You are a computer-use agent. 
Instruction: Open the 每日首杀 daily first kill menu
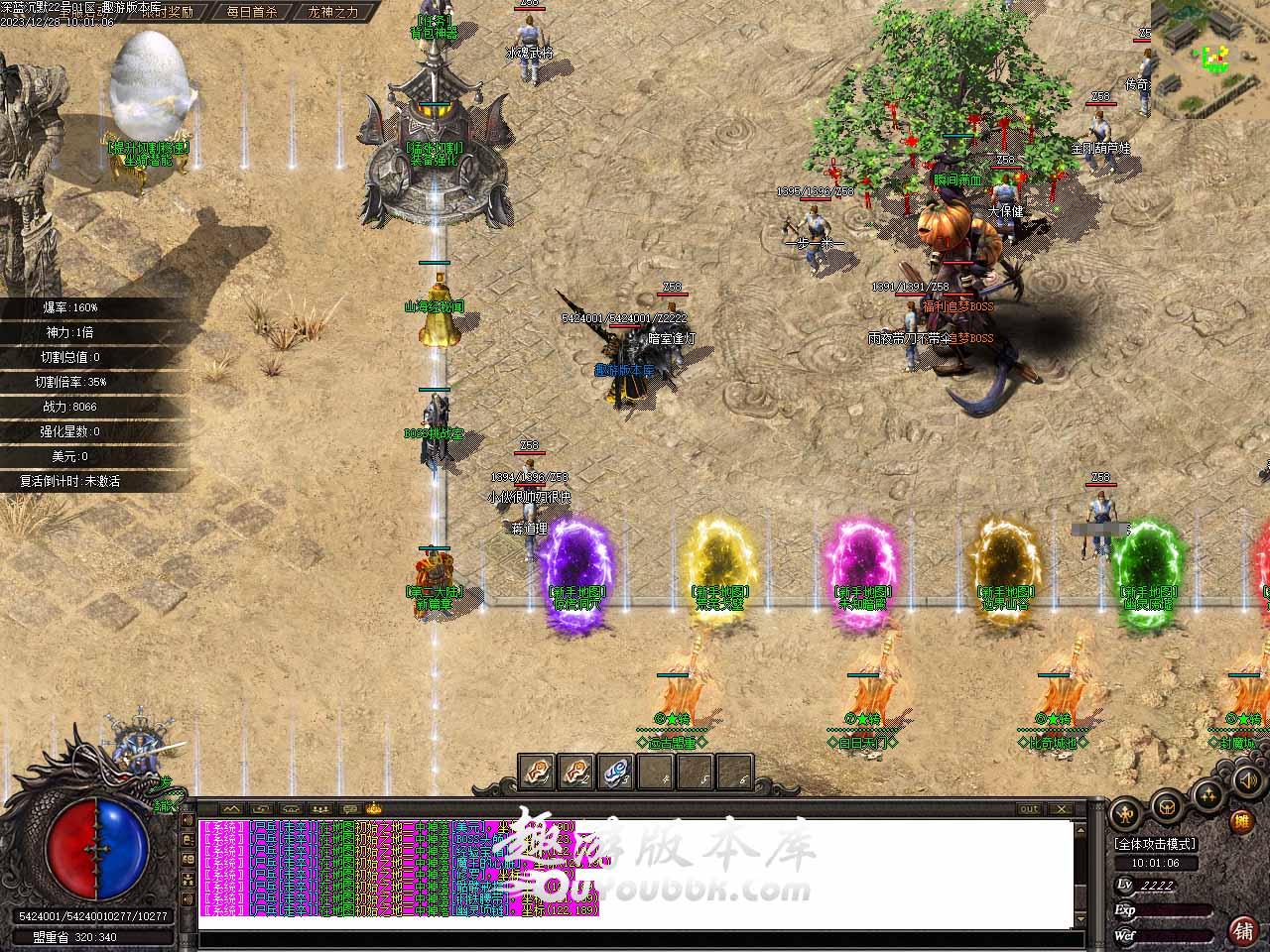coord(250,12)
